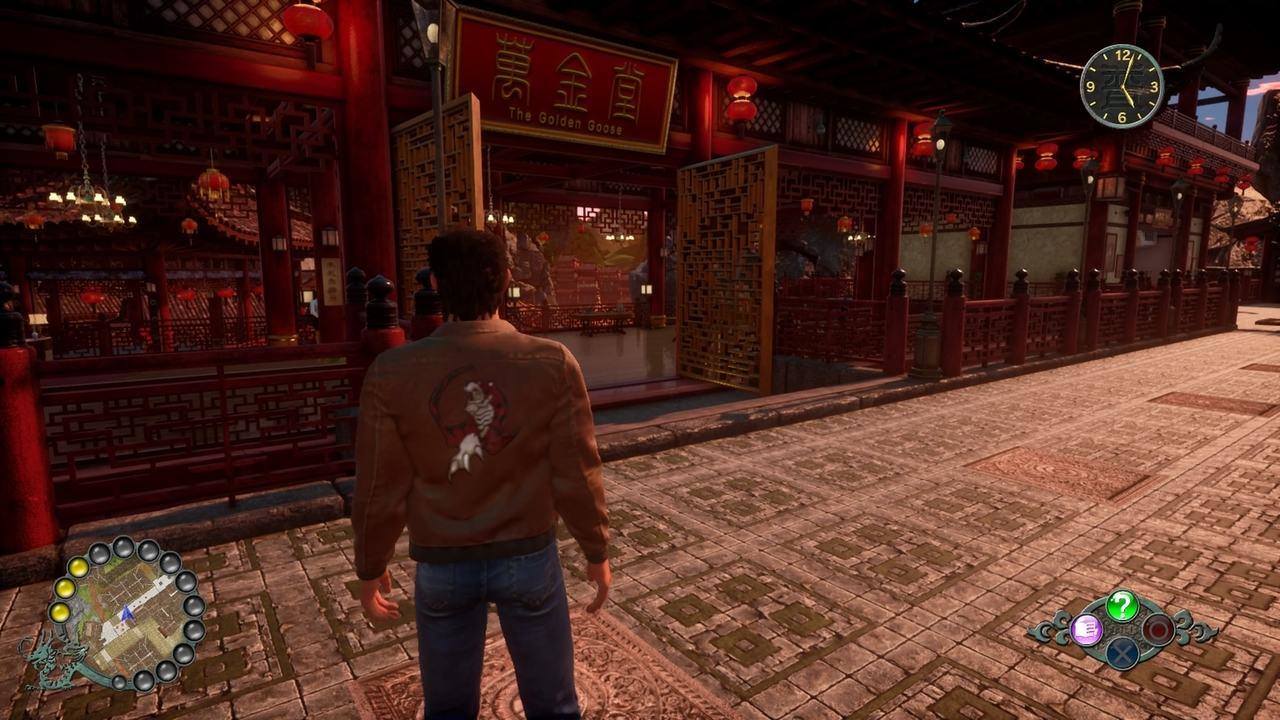Image resolution: width=1280 pixels, height=720 pixels.
Task: Click the Chinese characters banner above the doorway
Action: tap(563, 70)
